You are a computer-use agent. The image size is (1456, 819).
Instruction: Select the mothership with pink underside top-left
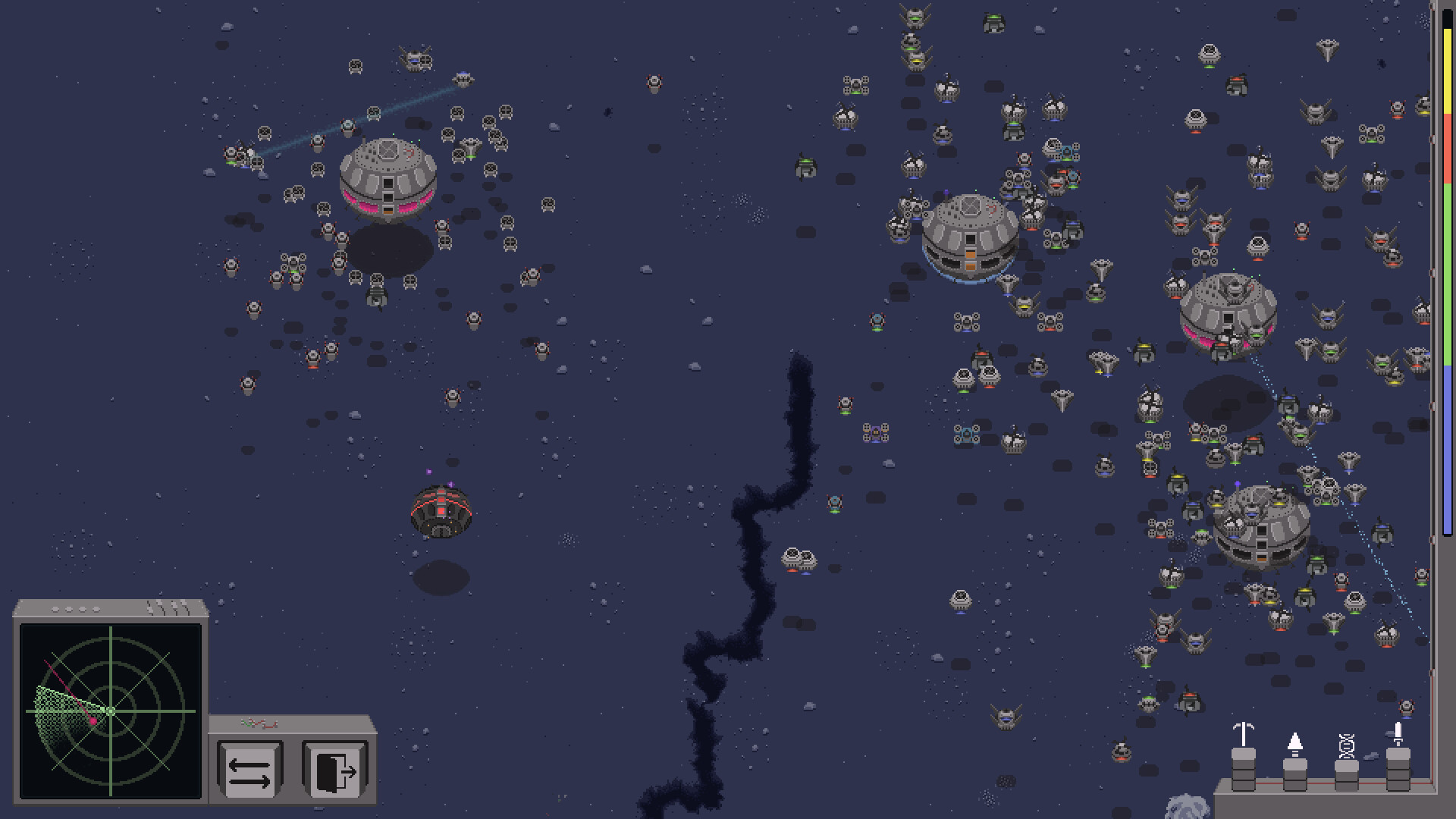388,178
